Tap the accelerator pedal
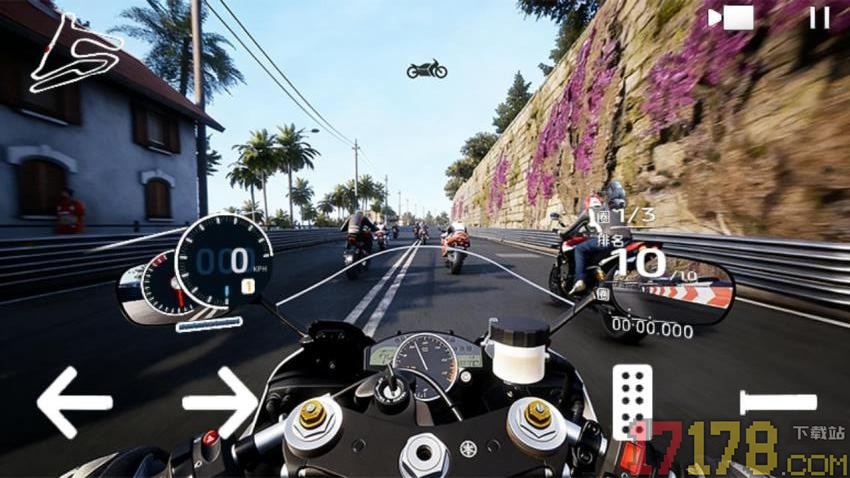This screenshot has height=478, width=850. (632, 400)
